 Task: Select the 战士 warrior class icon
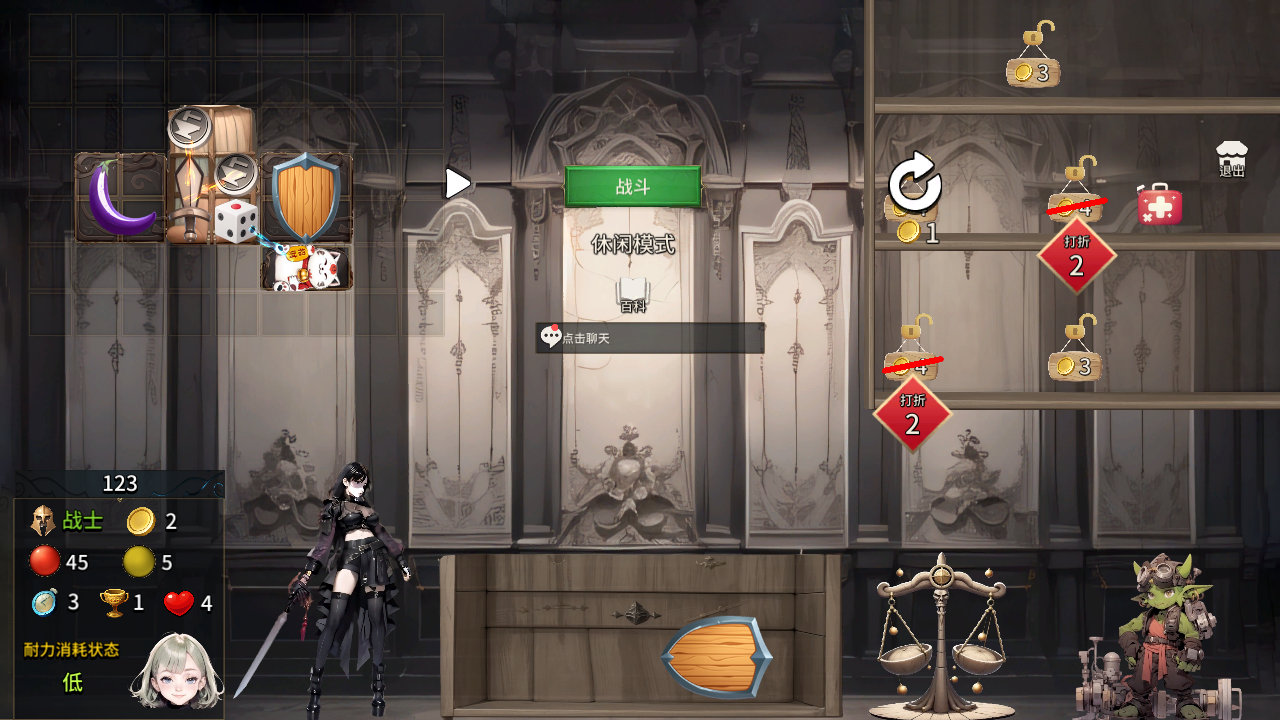tap(43, 521)
